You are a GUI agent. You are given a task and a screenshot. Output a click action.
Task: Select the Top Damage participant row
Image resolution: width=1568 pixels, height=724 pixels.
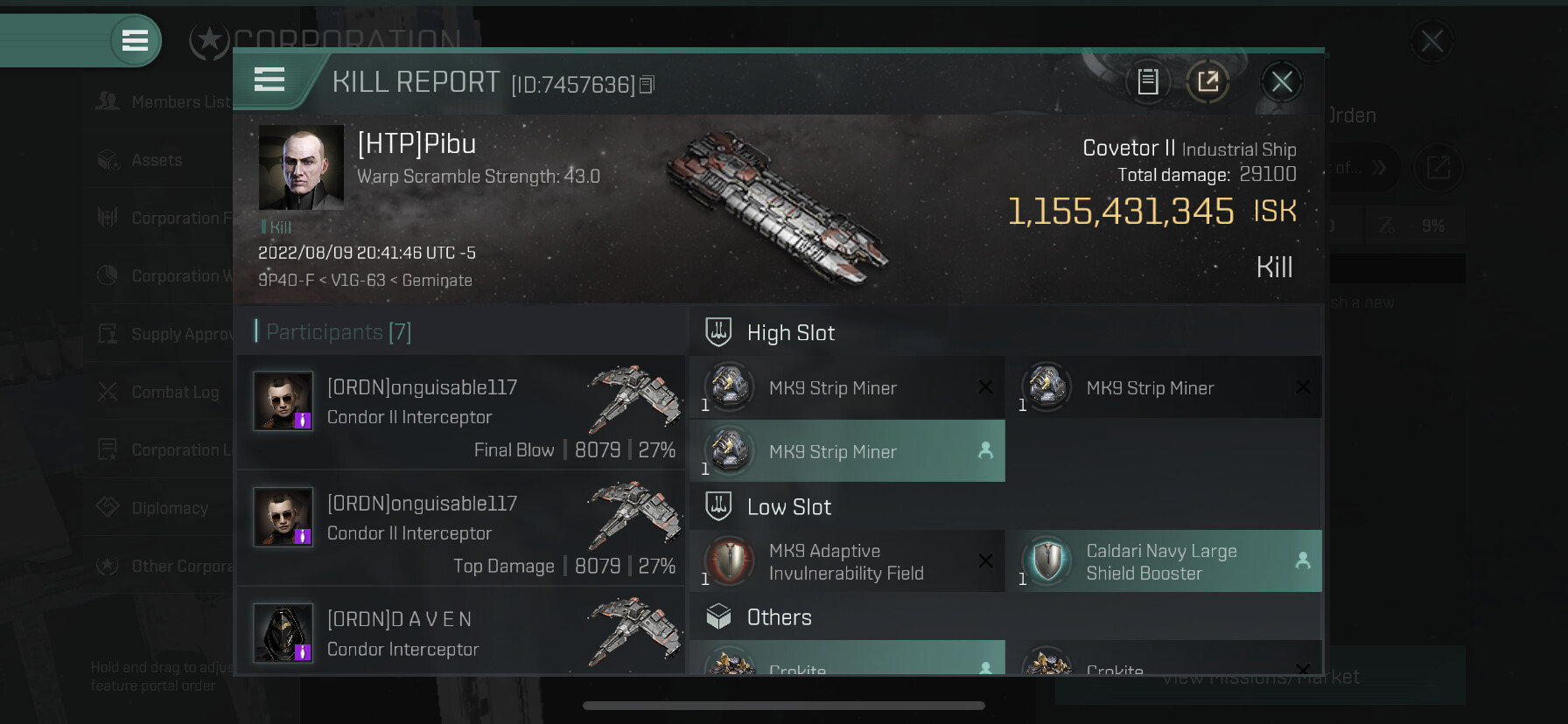(461, 528)
